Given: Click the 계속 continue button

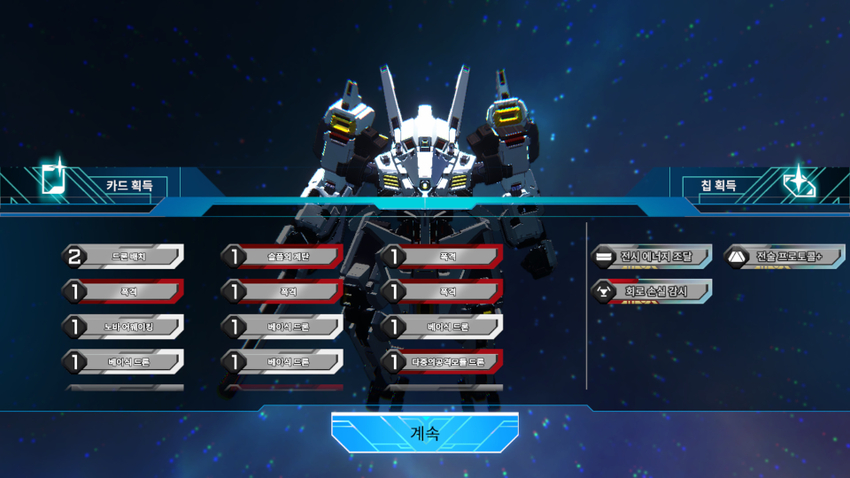Looking at the screenshot, I should (425, 433).
